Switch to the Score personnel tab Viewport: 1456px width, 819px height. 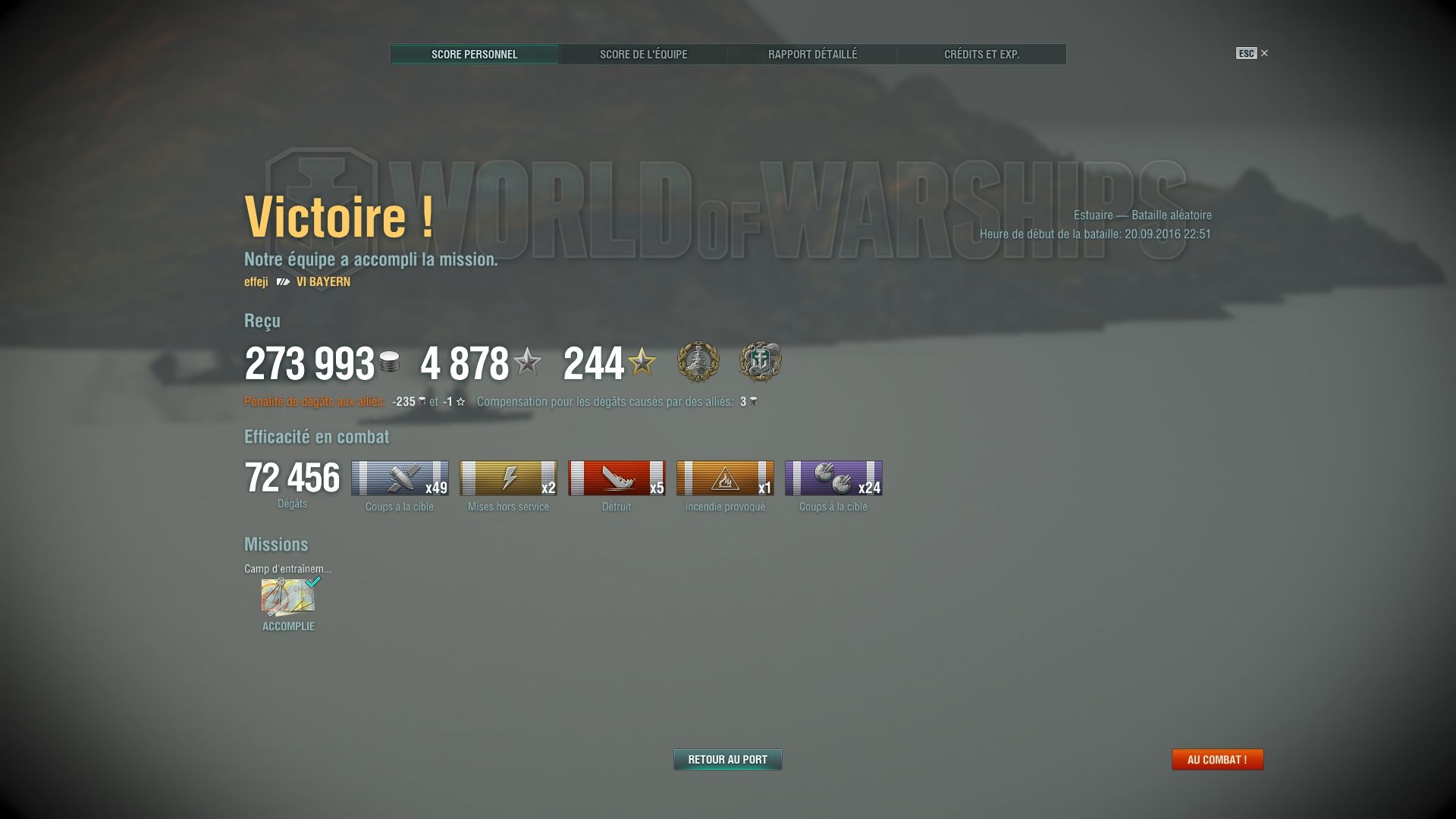click(474, 55)
